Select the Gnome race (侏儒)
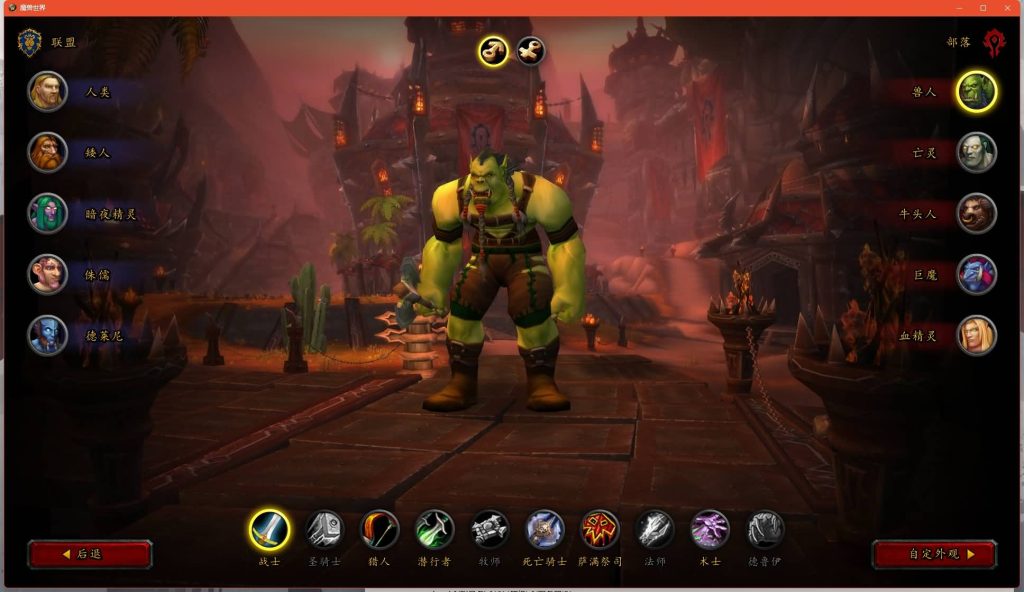Image resolution: width=1024 pixels, height=592 pixels. 48,274
